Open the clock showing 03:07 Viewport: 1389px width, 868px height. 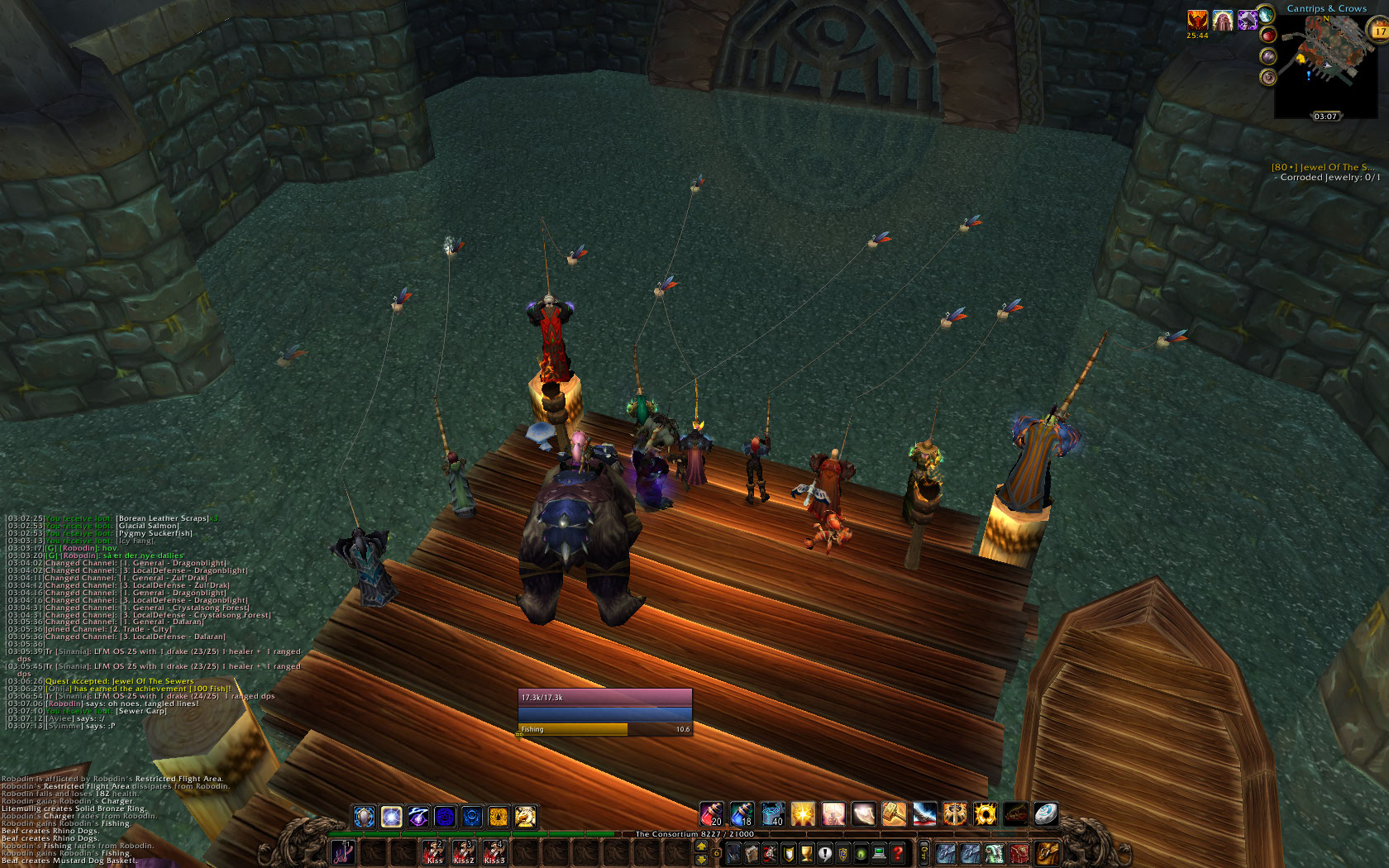click(x=1325, y=117)
